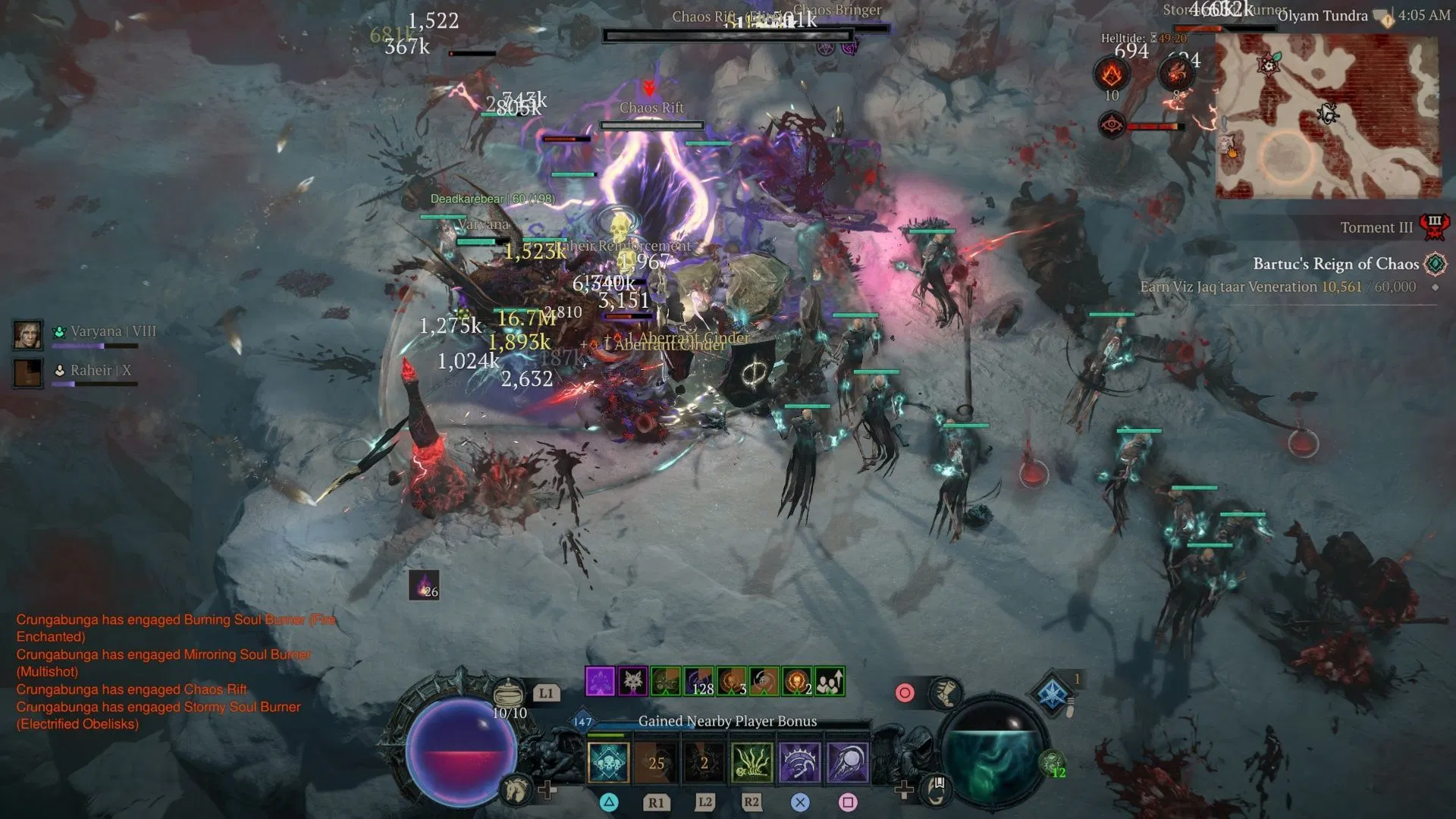Select the Bartuc's Reign of Chaos objective

[1335, 264]
